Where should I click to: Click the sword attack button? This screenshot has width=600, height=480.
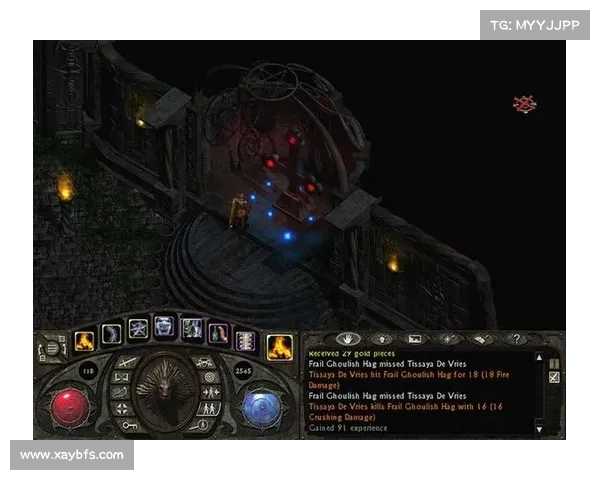pyautogui.click(x=127, y=361)
